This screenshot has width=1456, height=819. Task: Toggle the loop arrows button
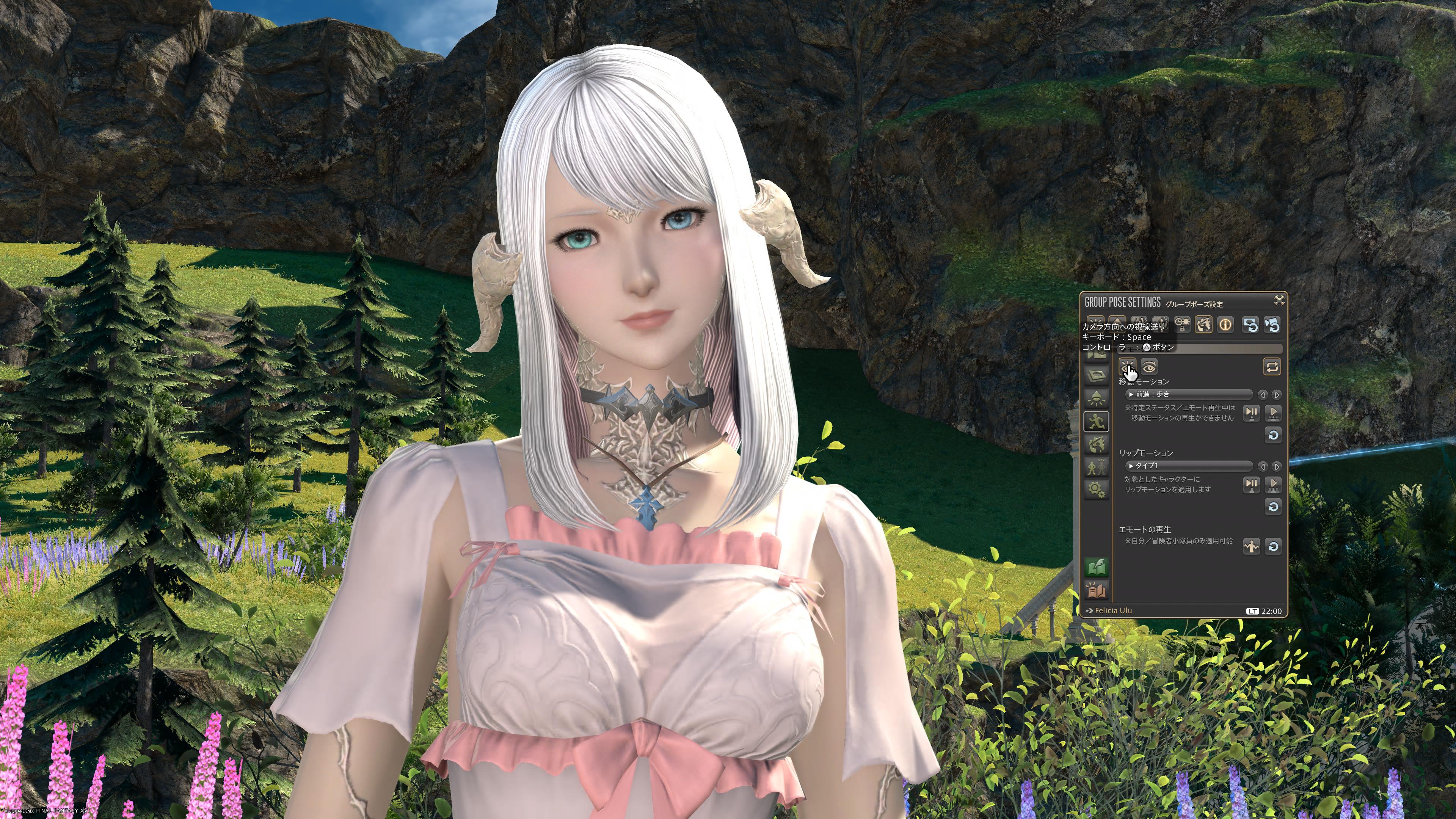coord(1272,367)
